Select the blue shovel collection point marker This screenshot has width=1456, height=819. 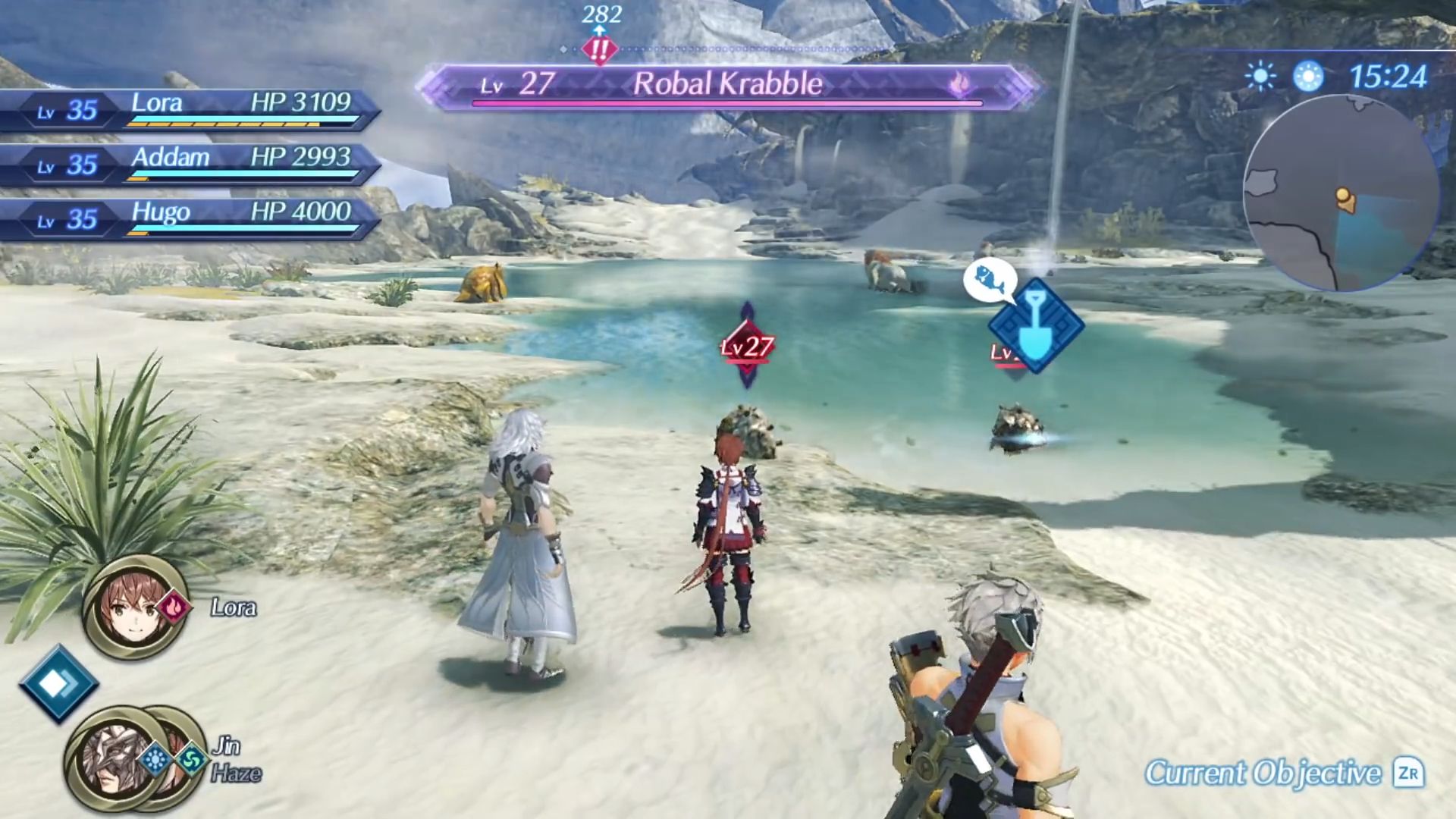tap(1035, 326)
